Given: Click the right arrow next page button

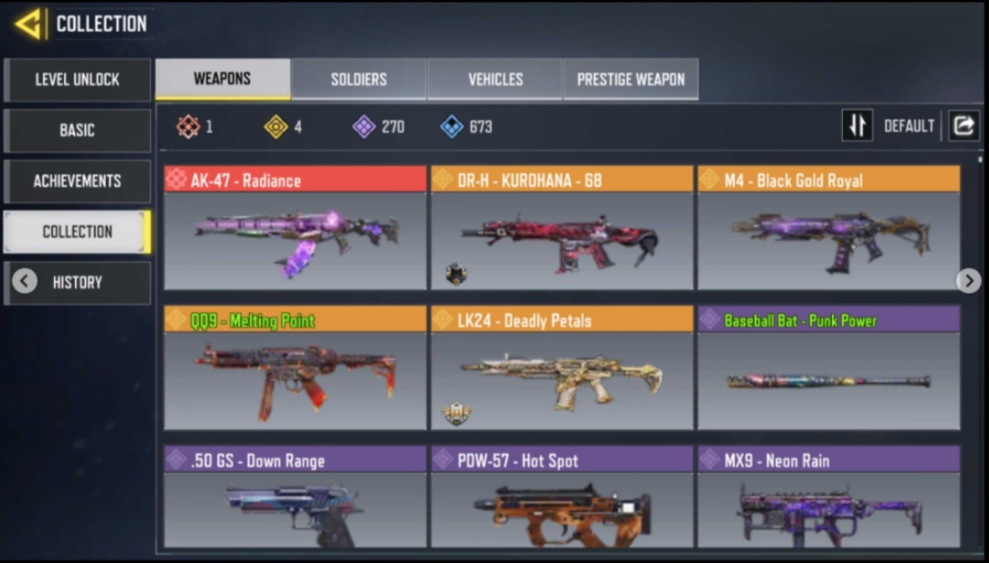Looking at the screenshot, I should point(968,281).
